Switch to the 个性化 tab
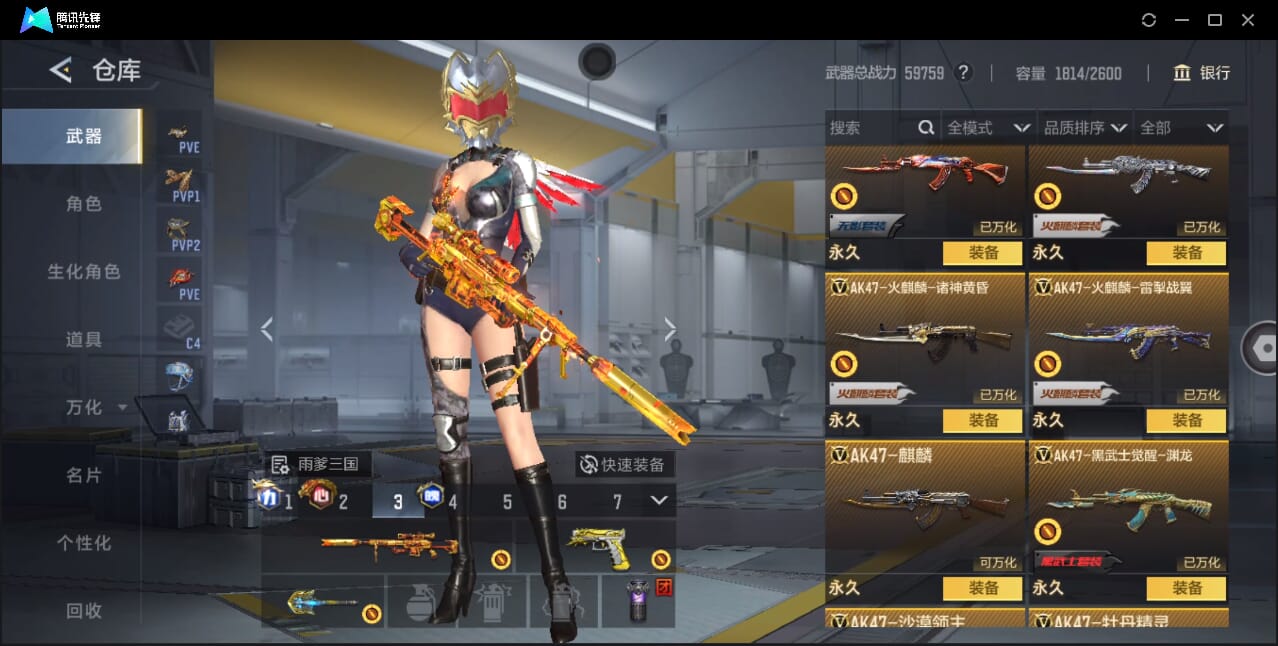The image size is (1278, 646). [84, 544]
